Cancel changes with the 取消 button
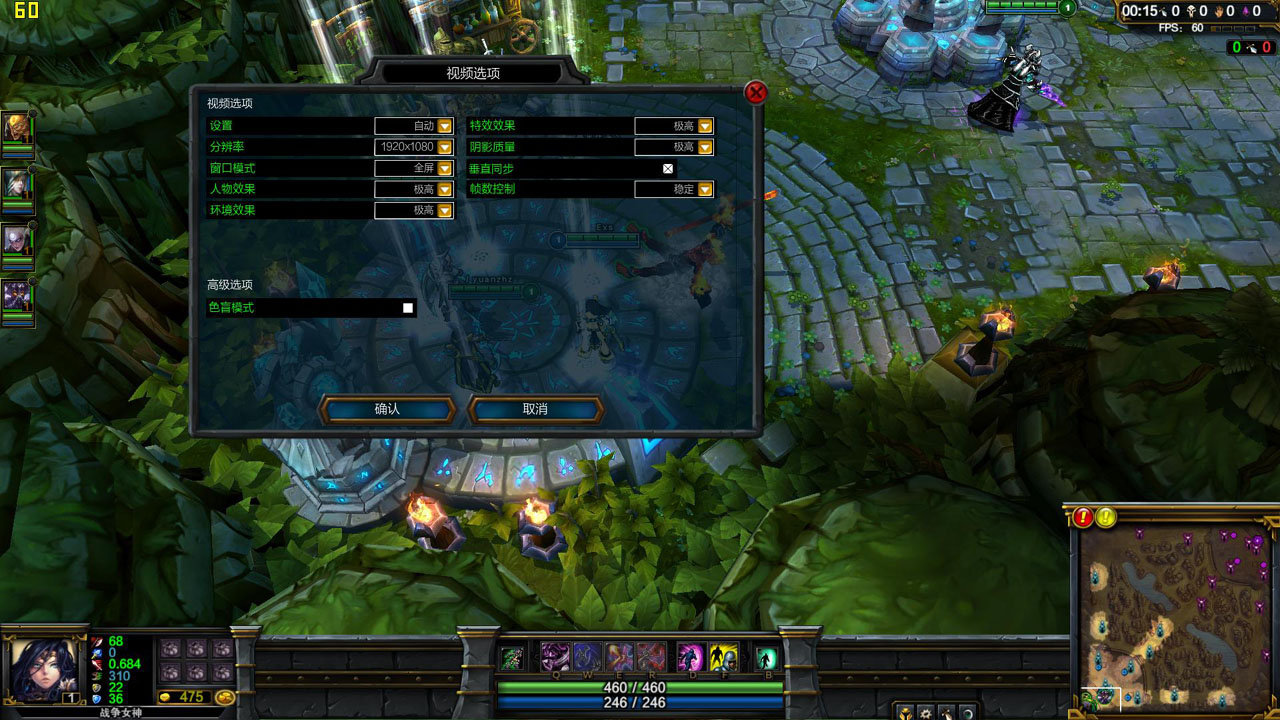The height and width of the screenshot is (720, 1280). click(535, 409)
